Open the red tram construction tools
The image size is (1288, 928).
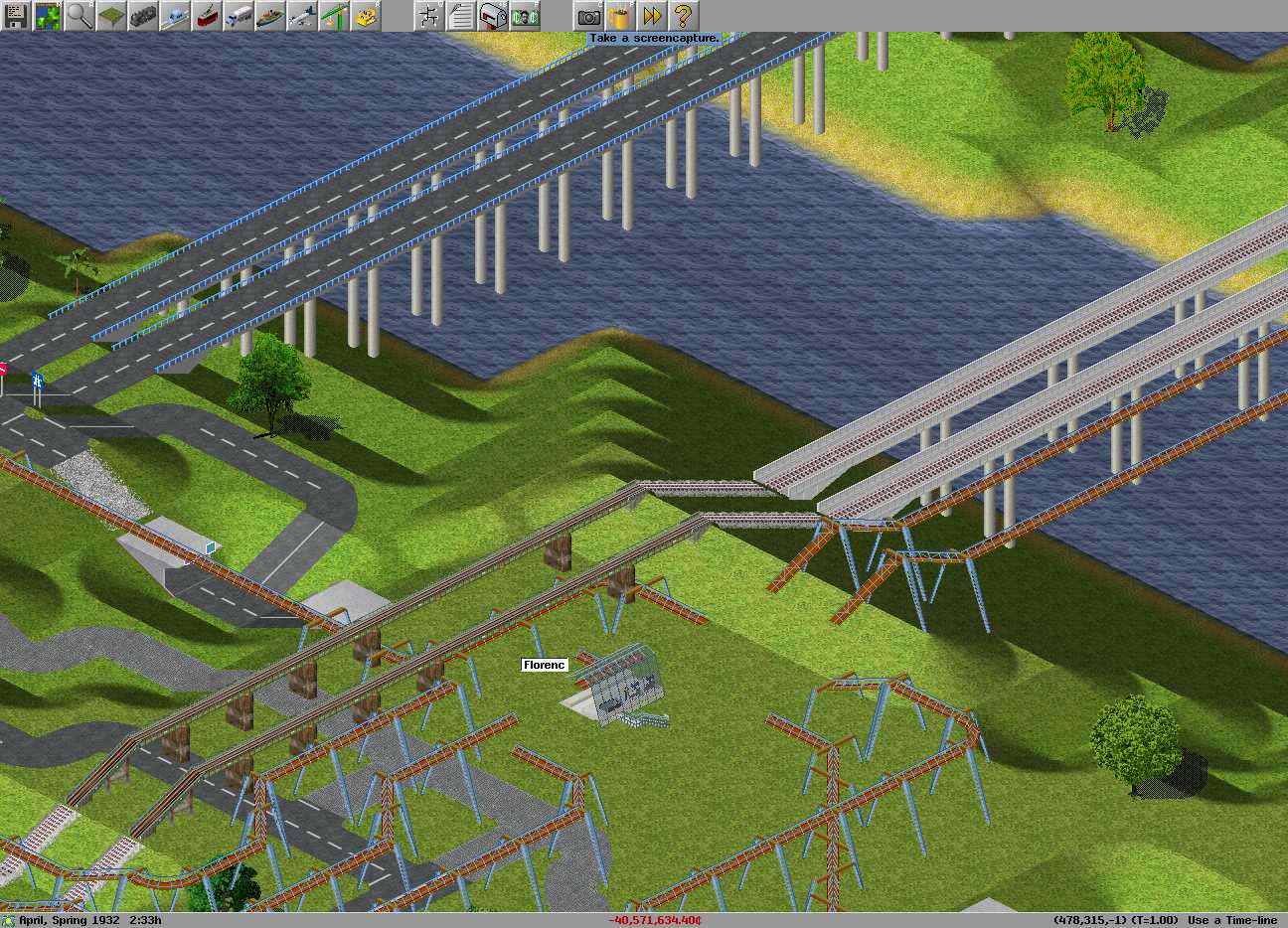point(207,16)
